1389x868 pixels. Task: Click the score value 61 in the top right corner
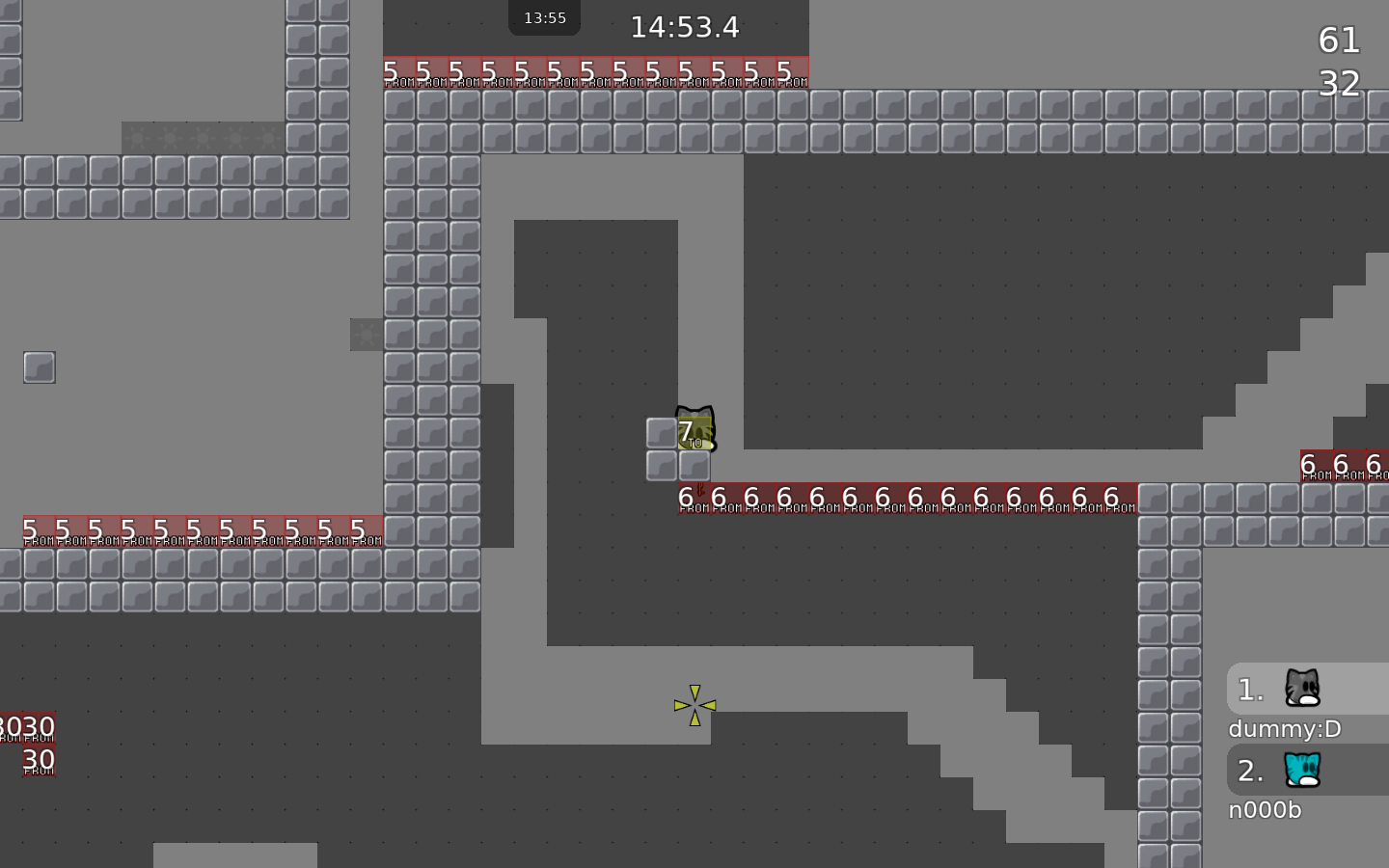(1339, 41)
